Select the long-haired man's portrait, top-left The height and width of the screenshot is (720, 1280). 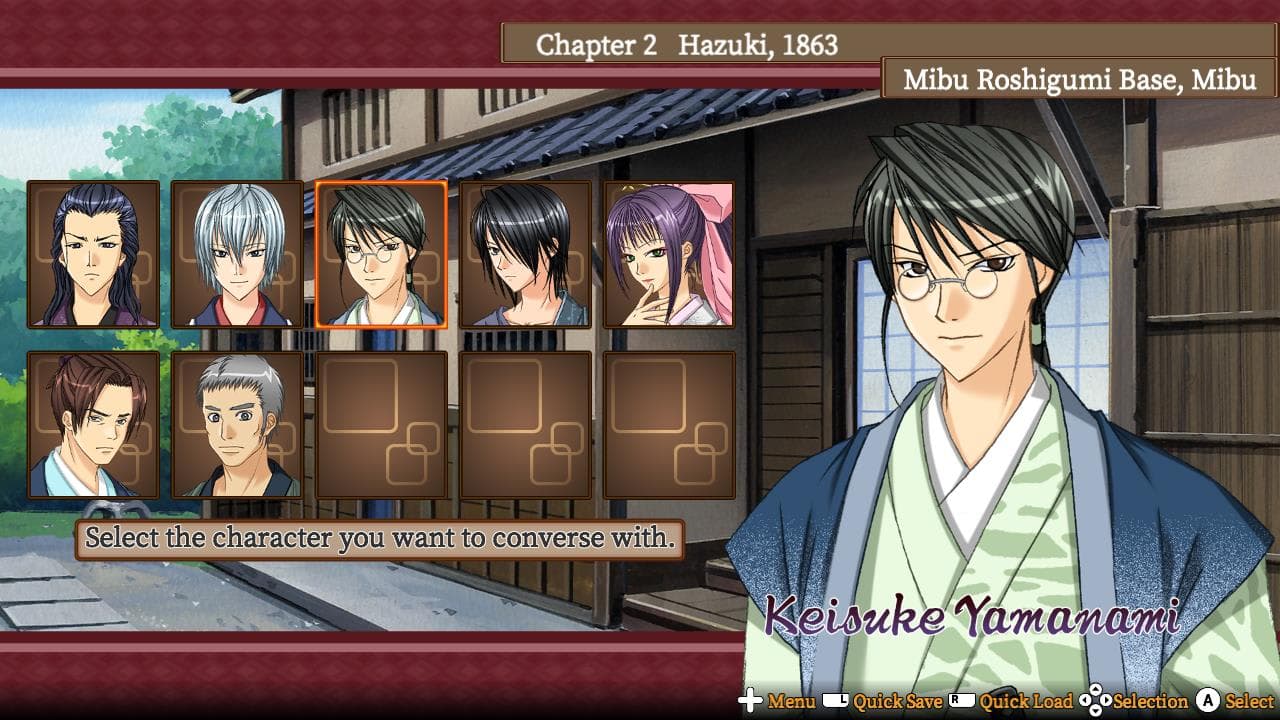coord(95,257)
